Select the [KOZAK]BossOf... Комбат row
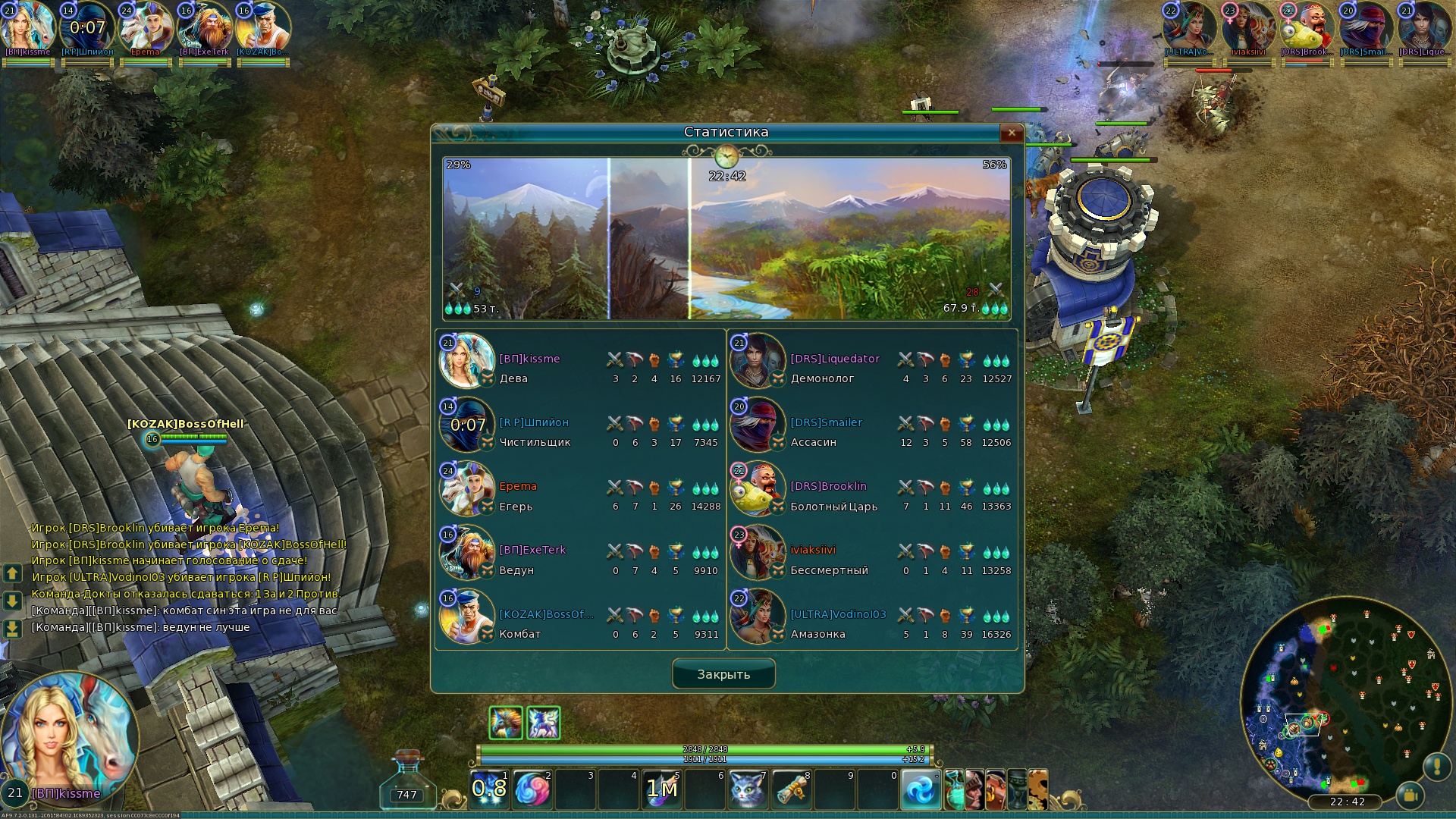This screenshot has width=1456, height=819. pos(580,617)
